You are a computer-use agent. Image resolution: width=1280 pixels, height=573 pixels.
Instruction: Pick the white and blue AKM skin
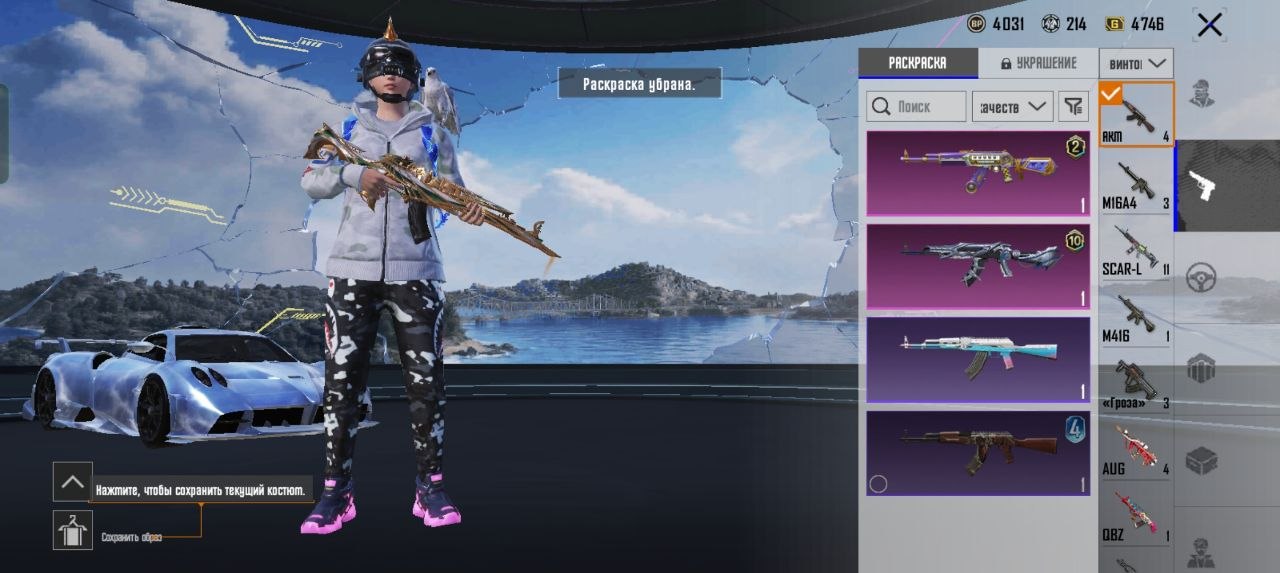[977, 360]
